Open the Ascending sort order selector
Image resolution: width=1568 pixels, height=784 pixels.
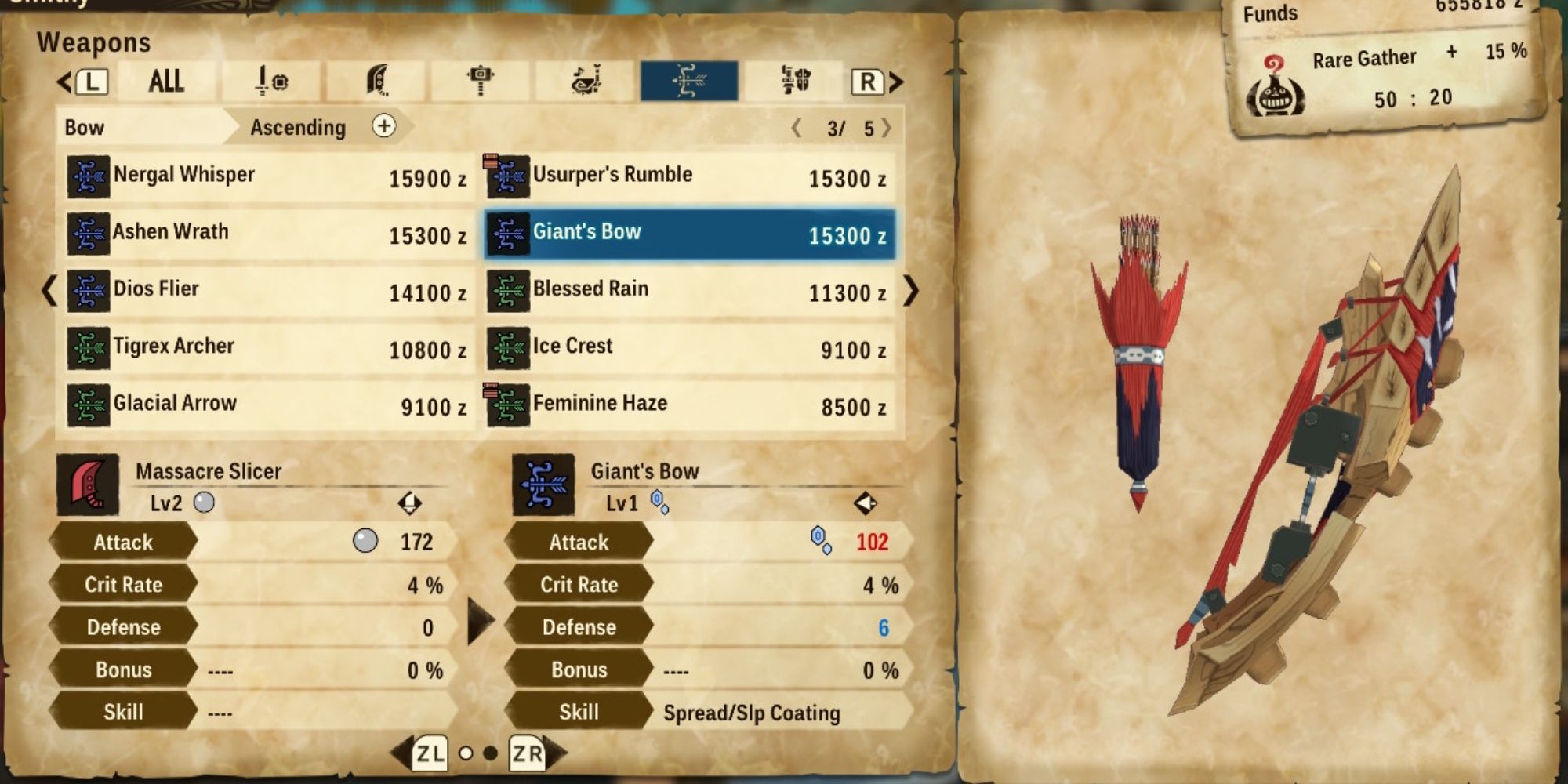[x=296, y=128]
